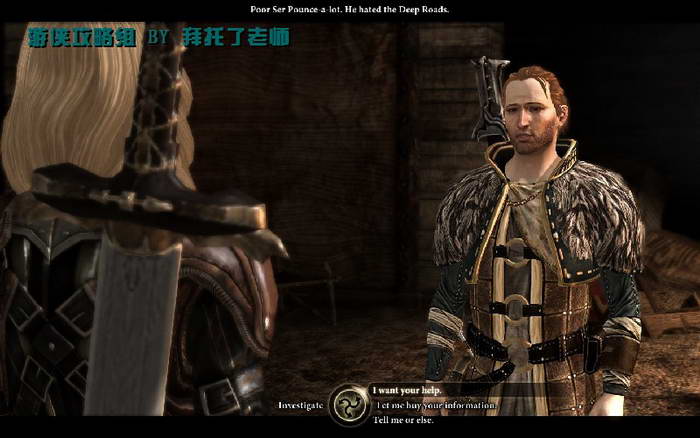Screen dimensions: 700x438
Task: Select "Let me buy your information." option
Action: click(x=435, y=405)
